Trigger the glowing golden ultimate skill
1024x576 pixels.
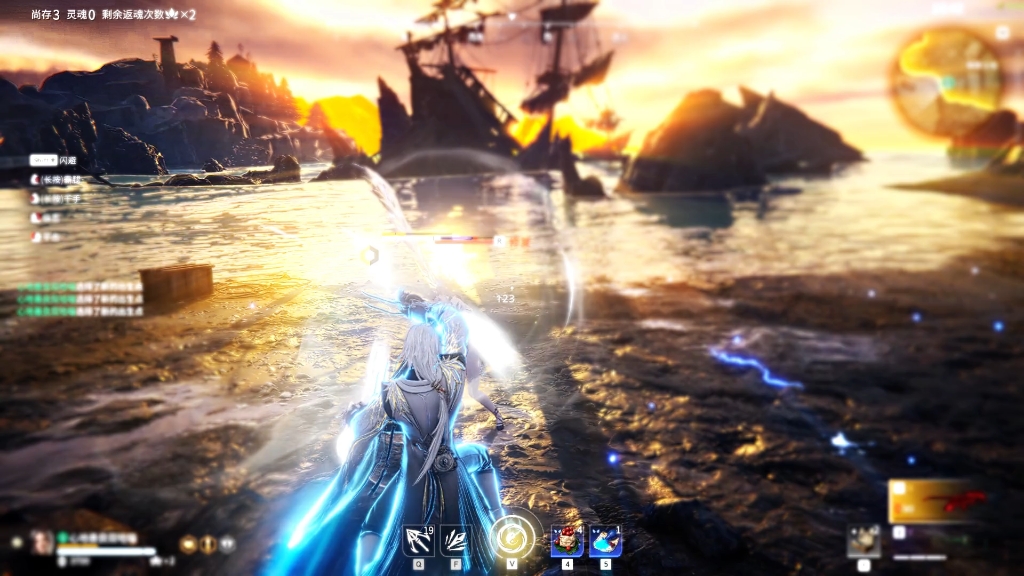(x=511, y=536)
